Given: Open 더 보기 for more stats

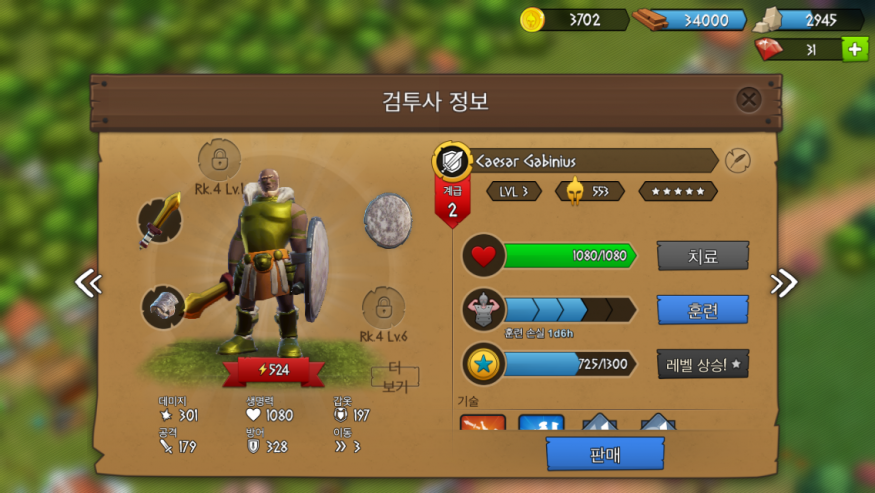Looking at the screenshot, I should point(395,379).
